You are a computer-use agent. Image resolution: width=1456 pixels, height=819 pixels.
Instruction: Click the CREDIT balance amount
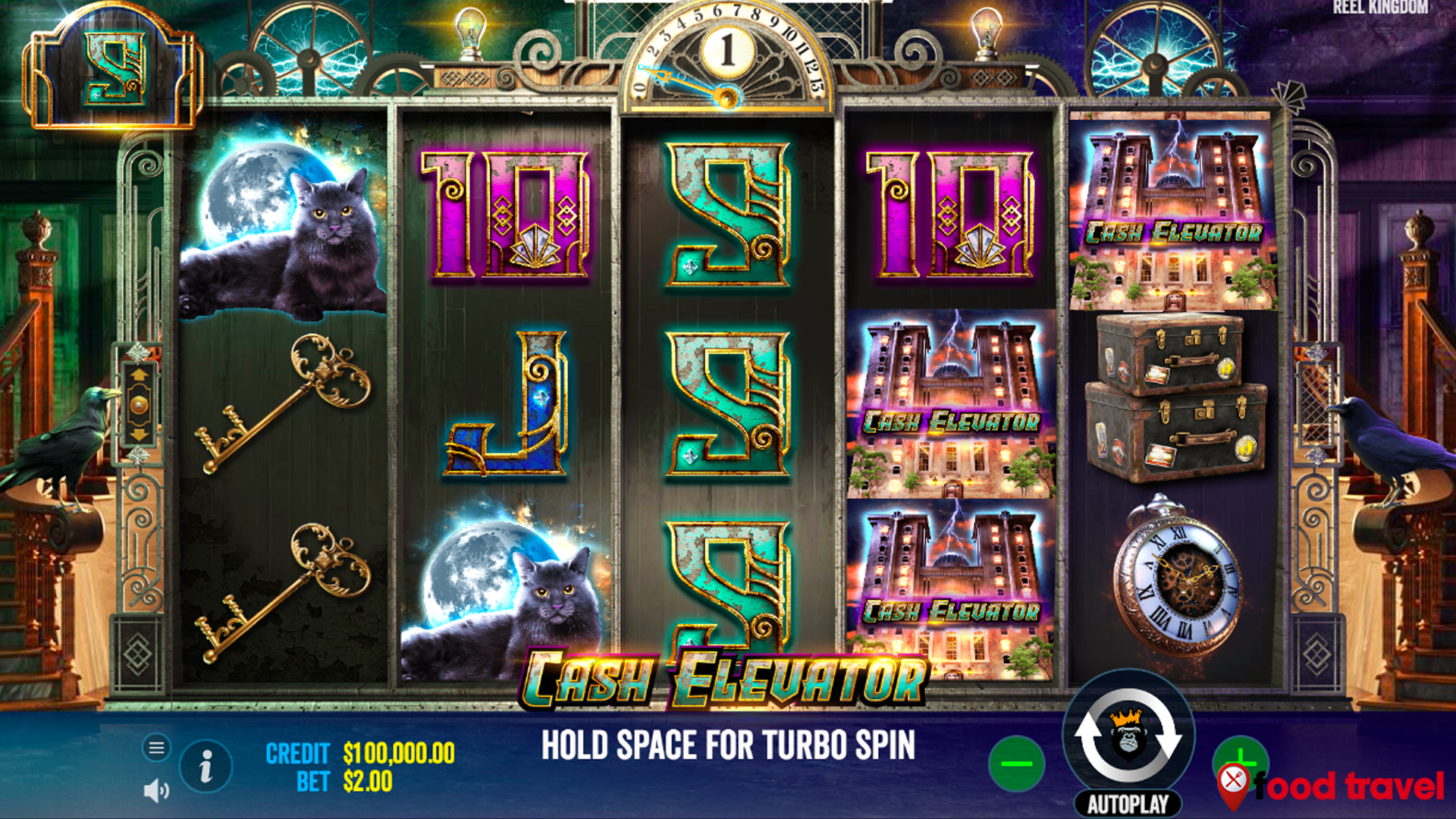coord(396,753)
